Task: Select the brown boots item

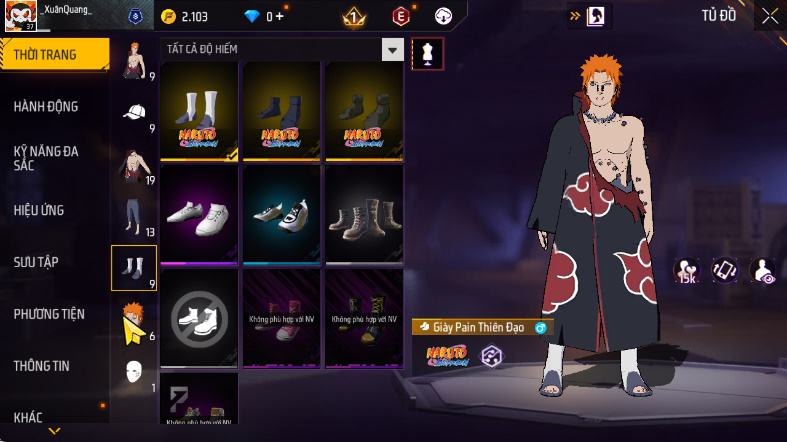Action: tap(365, 213)
